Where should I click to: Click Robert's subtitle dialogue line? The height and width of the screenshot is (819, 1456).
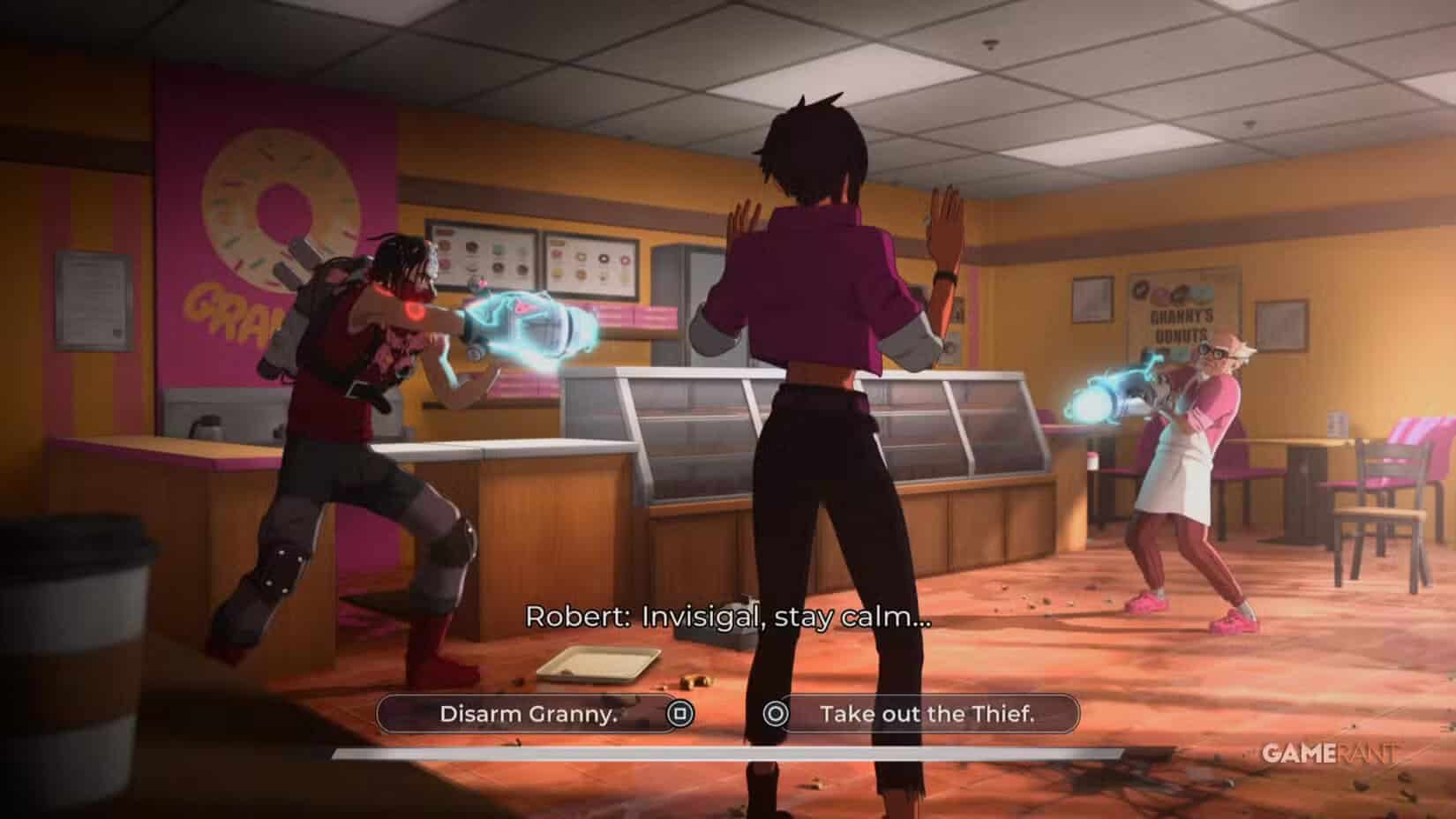[728, 618]
